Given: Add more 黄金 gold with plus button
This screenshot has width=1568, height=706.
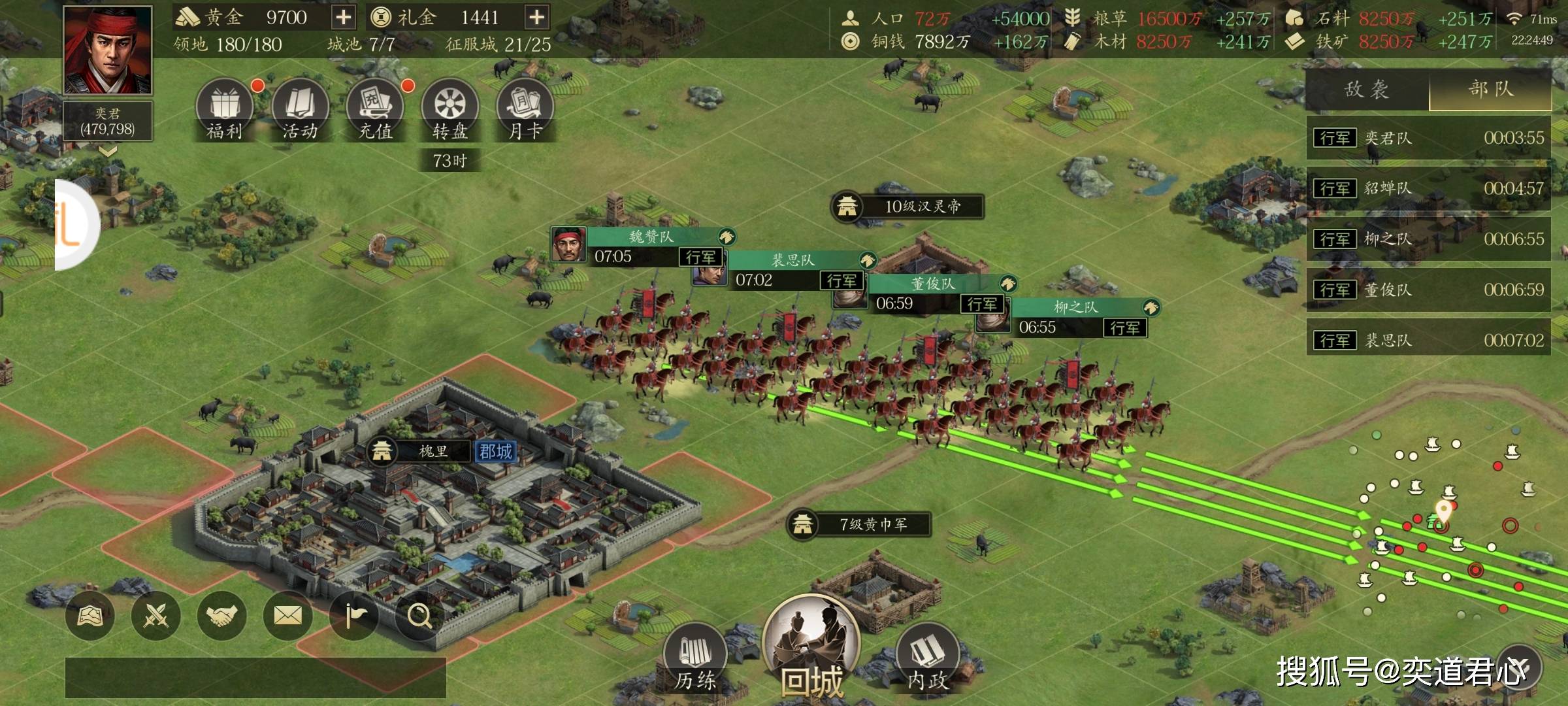Looking at the screenshot, I should (343, 18).
